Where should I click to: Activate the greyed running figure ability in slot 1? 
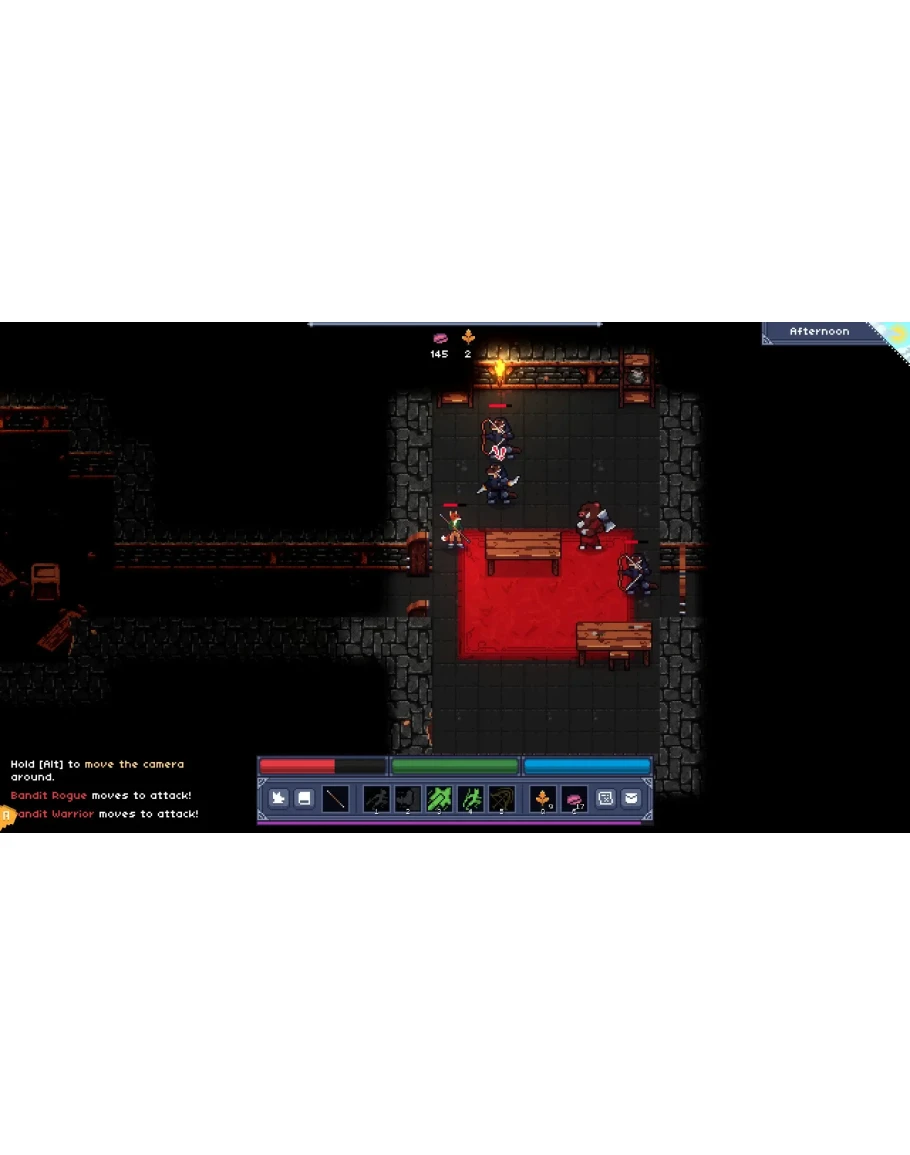click(x=376, y=798)
